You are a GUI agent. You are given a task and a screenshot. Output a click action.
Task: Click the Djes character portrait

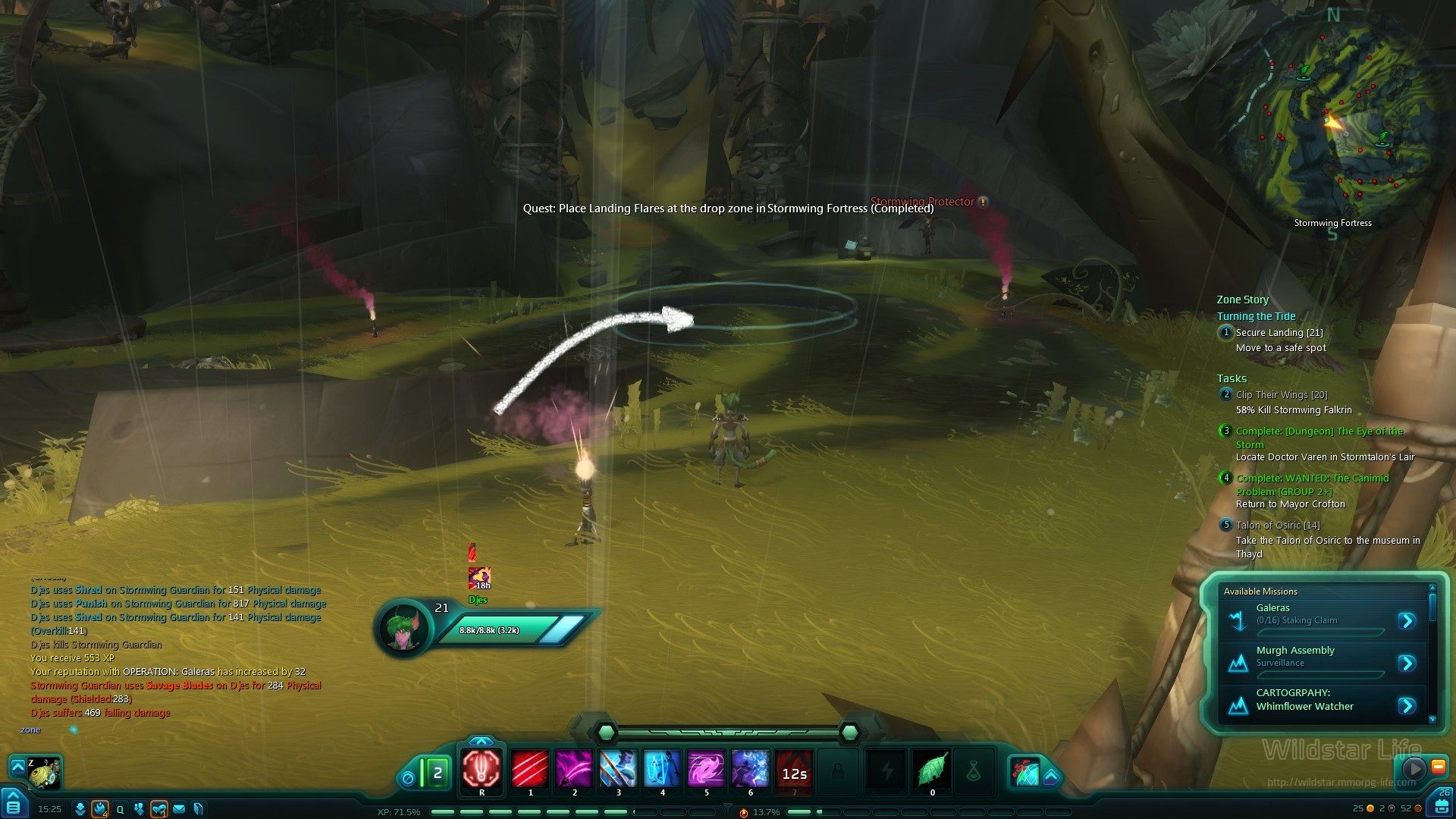pyautogui.click(x=403, y=628)
